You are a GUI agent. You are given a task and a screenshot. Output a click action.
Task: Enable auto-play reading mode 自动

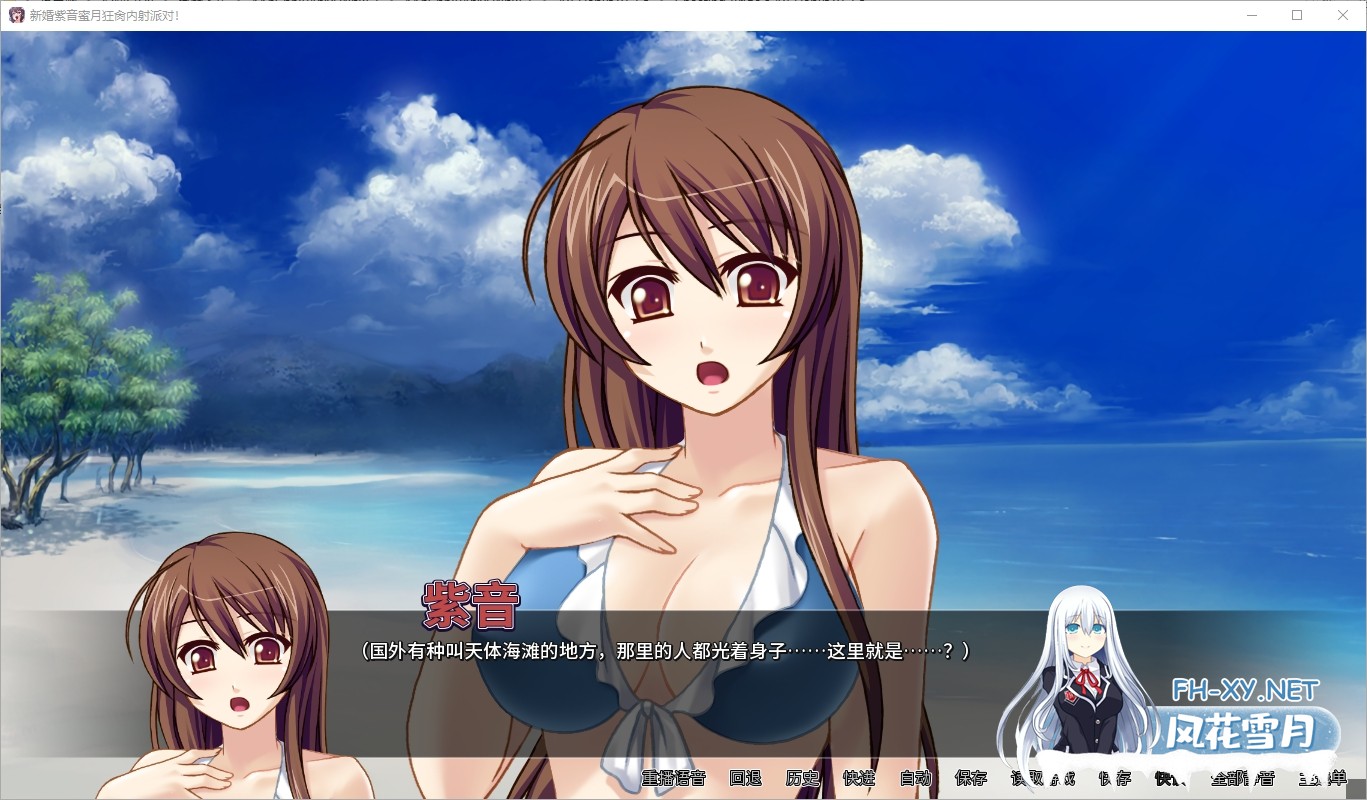click(x=915, y=778)
